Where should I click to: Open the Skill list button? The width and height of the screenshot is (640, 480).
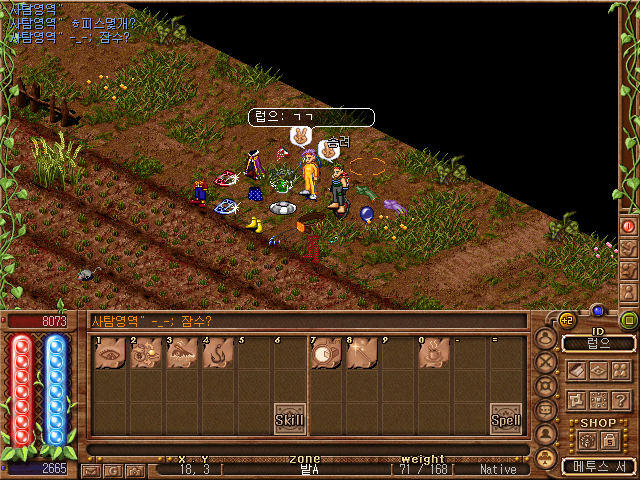point(290,419)
